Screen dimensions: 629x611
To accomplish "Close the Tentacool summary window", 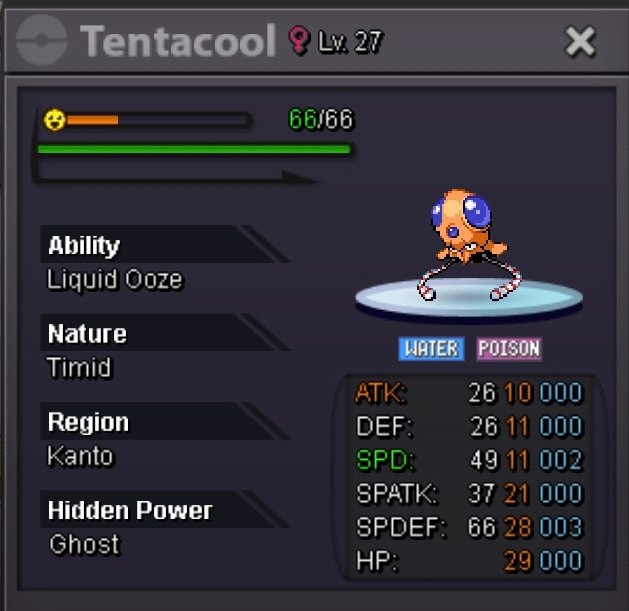I will coord(580,42).
